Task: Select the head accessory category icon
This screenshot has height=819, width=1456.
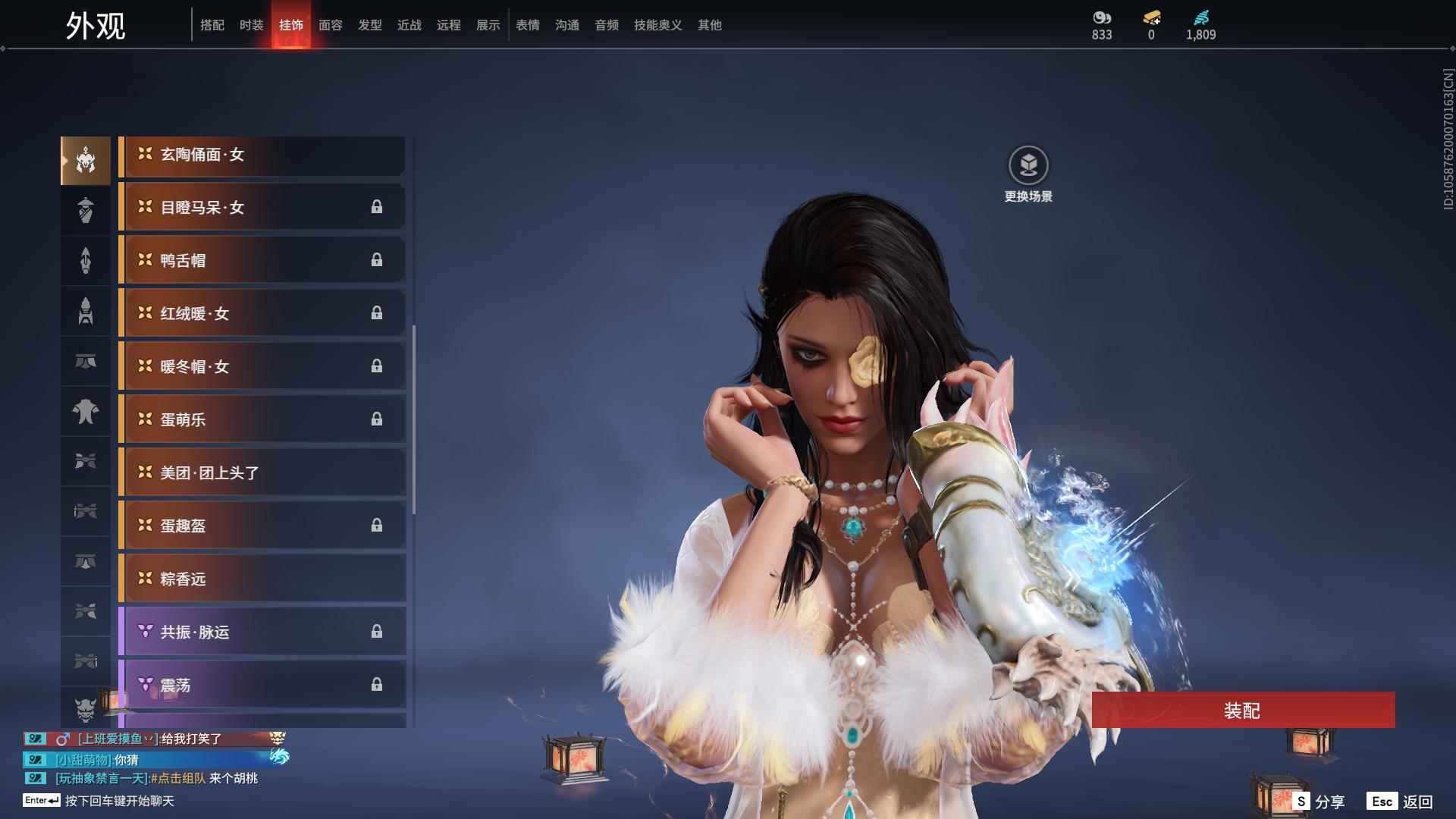Action: pyautogui.click(x=86, y=161)
